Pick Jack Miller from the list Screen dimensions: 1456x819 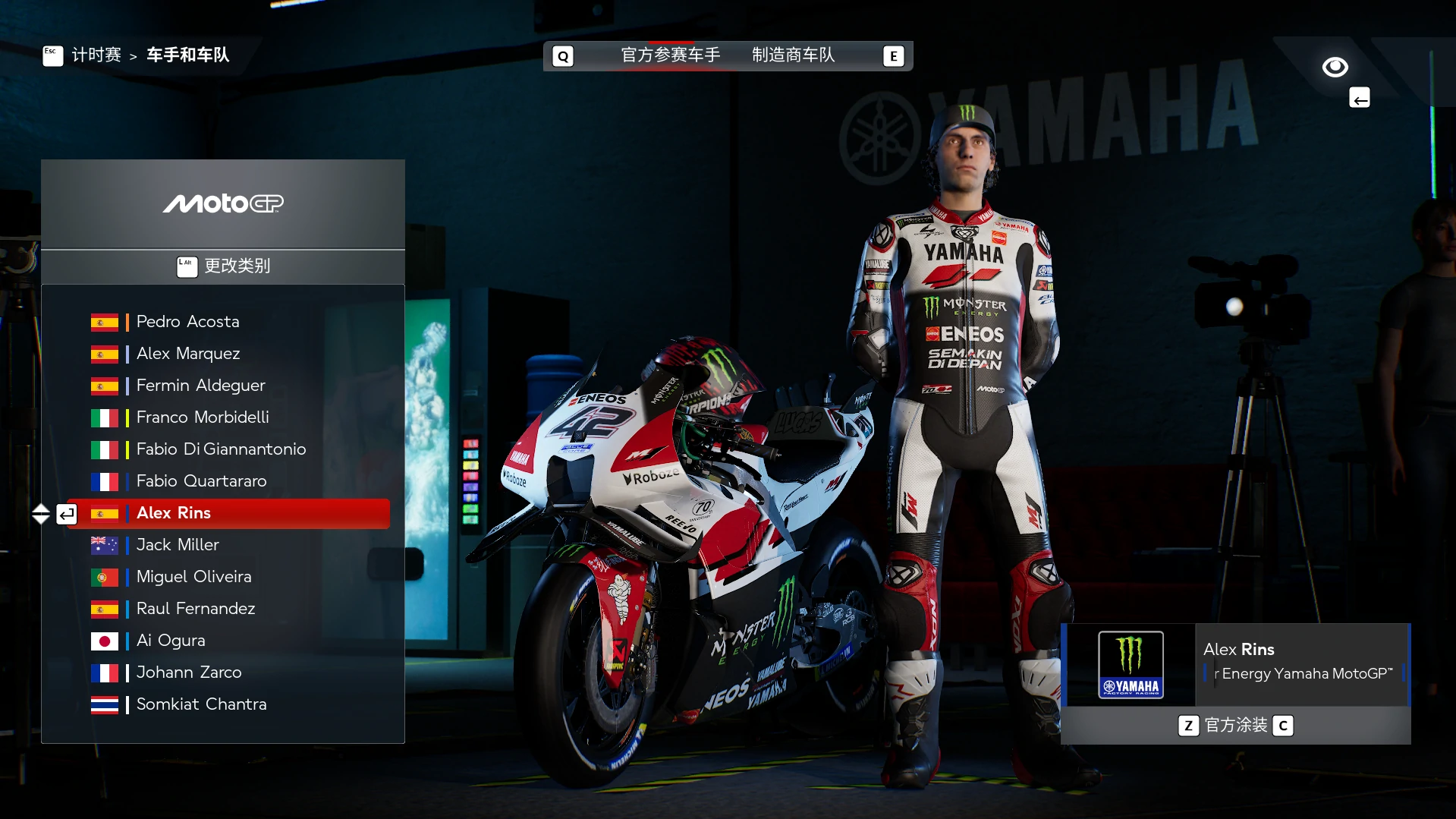pos(178,545)
